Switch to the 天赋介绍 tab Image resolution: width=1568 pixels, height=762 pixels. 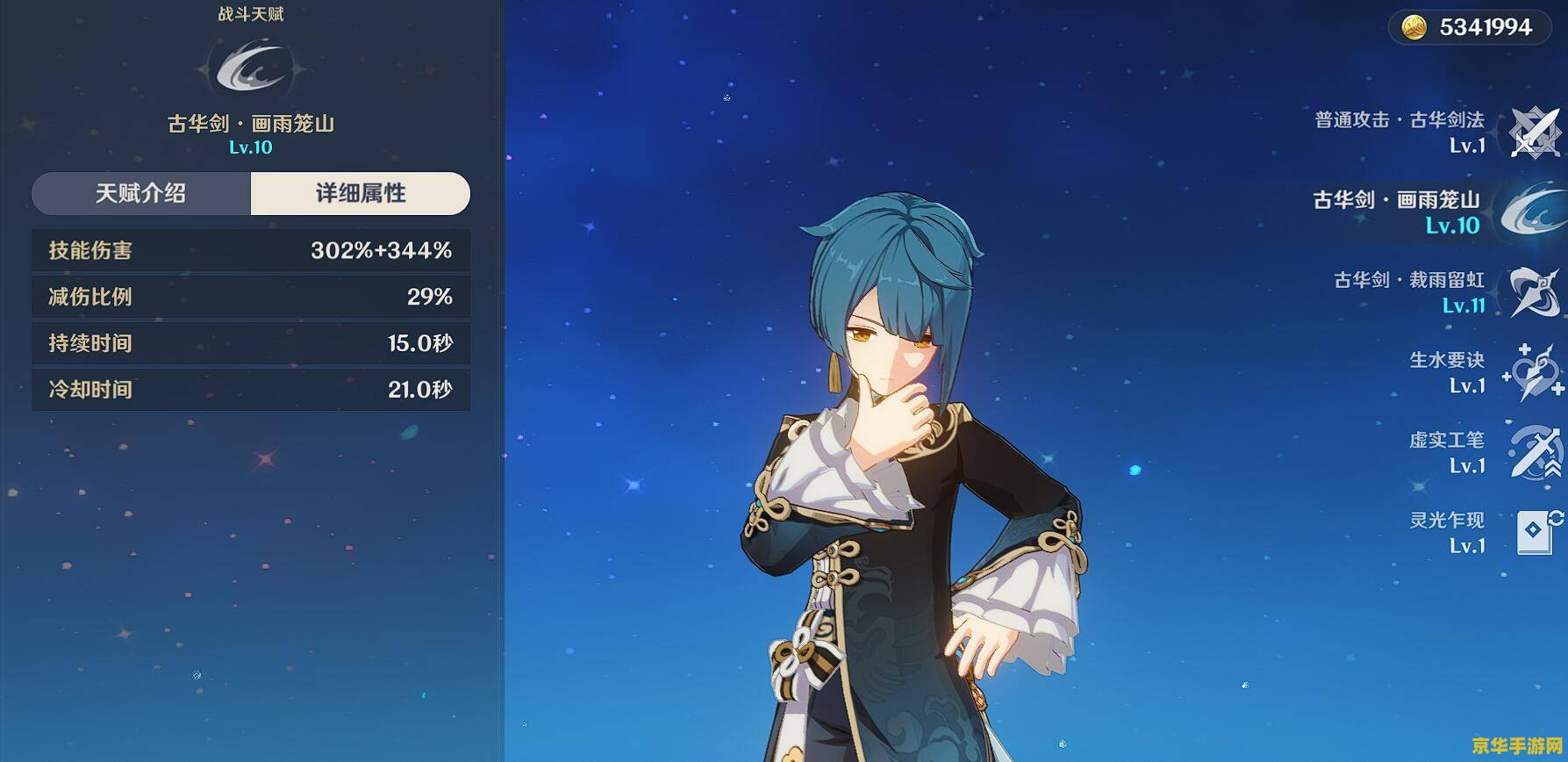tap(141, 193)
